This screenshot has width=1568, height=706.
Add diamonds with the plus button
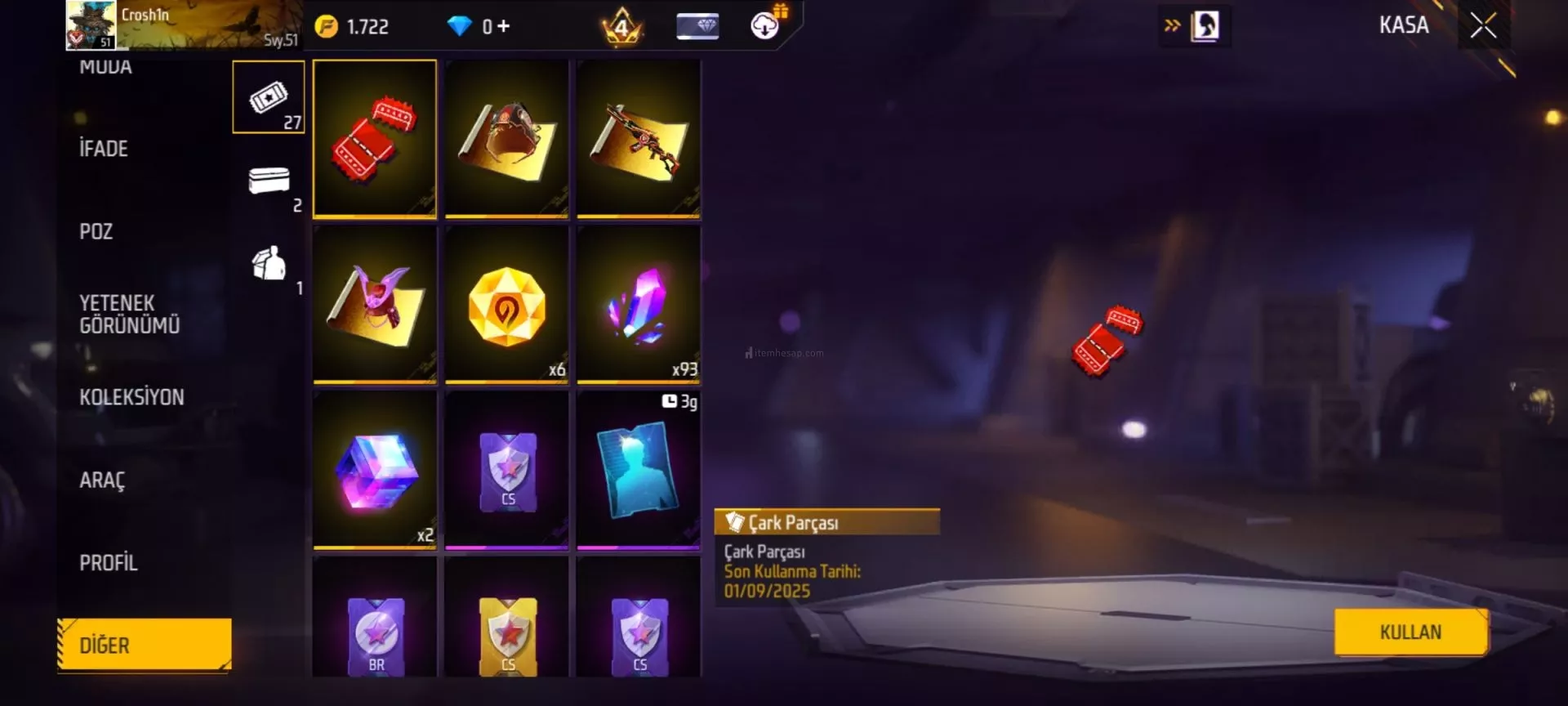click(x=503, y=27)
